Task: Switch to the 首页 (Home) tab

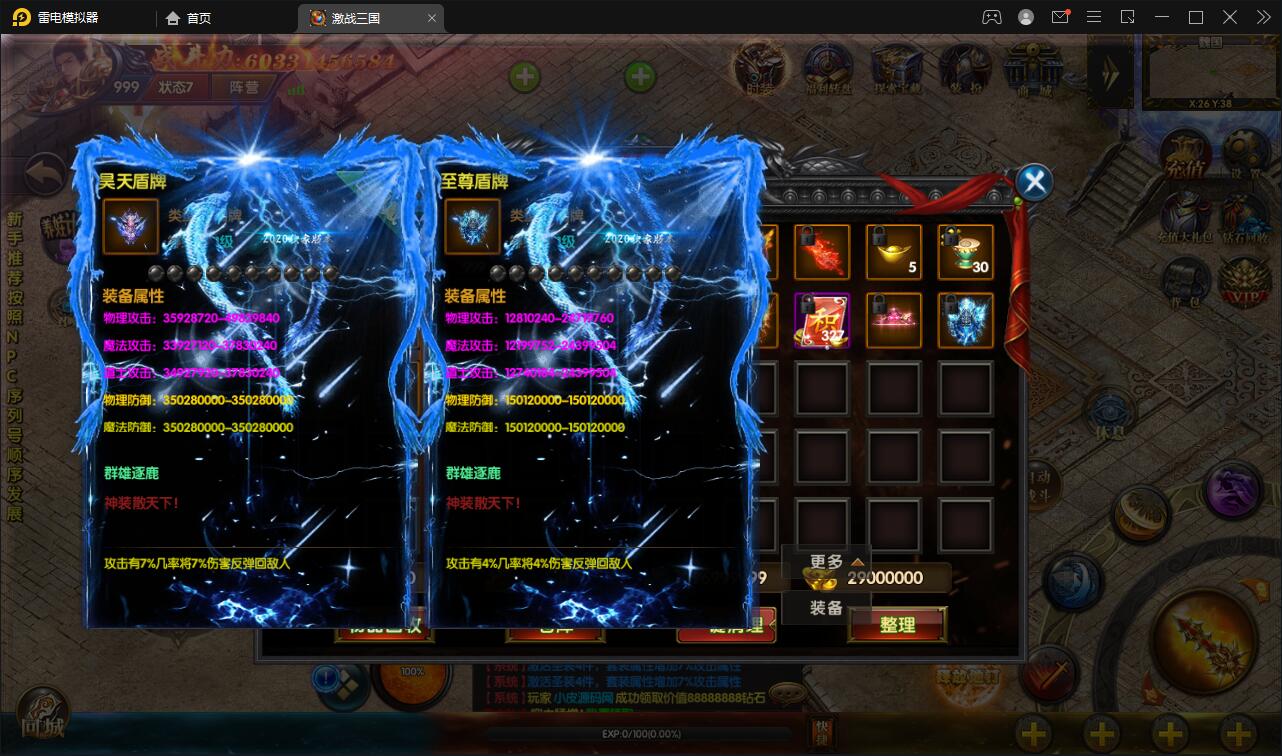Action: (x=189, y=17)
